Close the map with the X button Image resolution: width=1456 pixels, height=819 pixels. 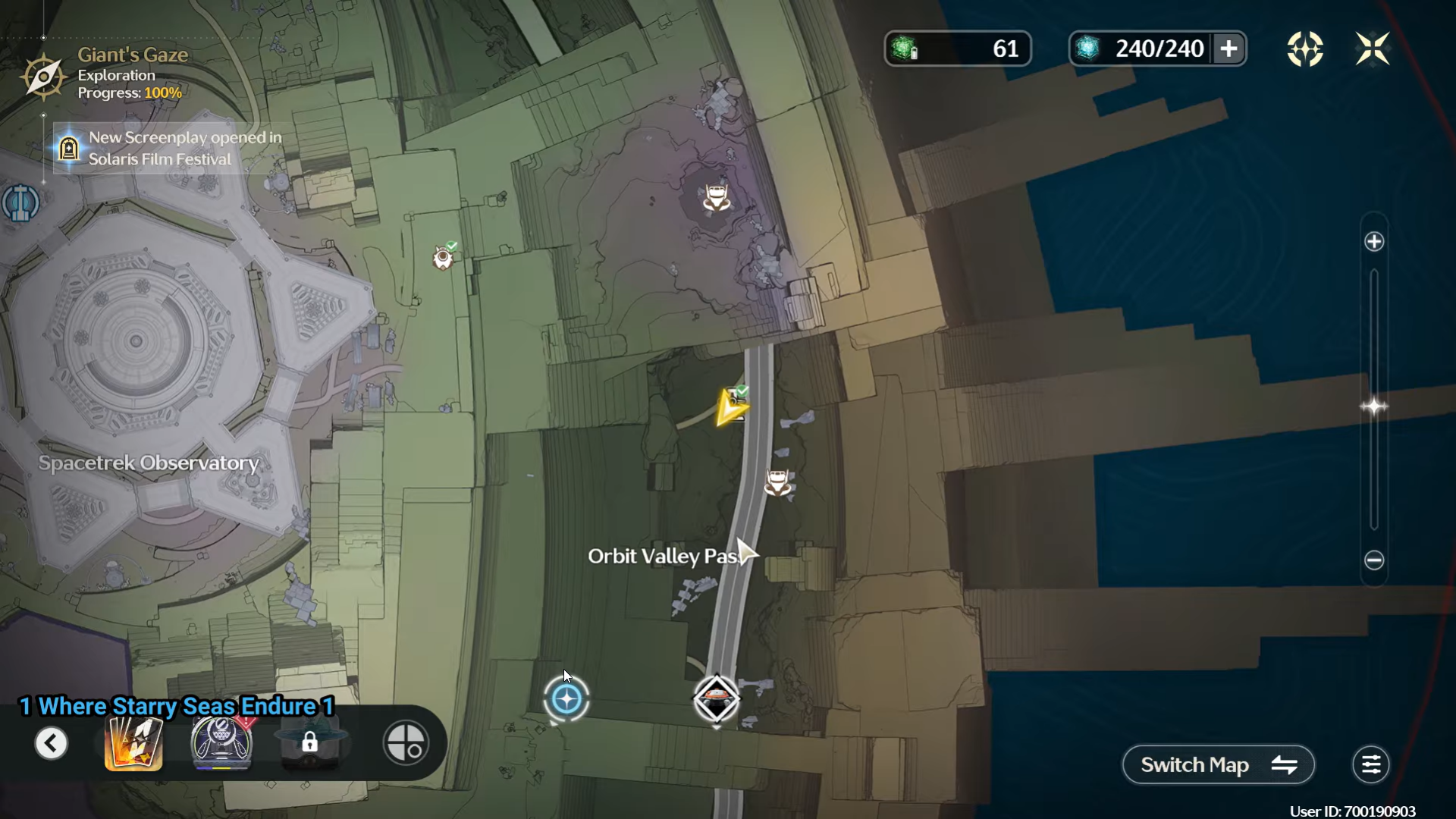tap(1372, 49)
